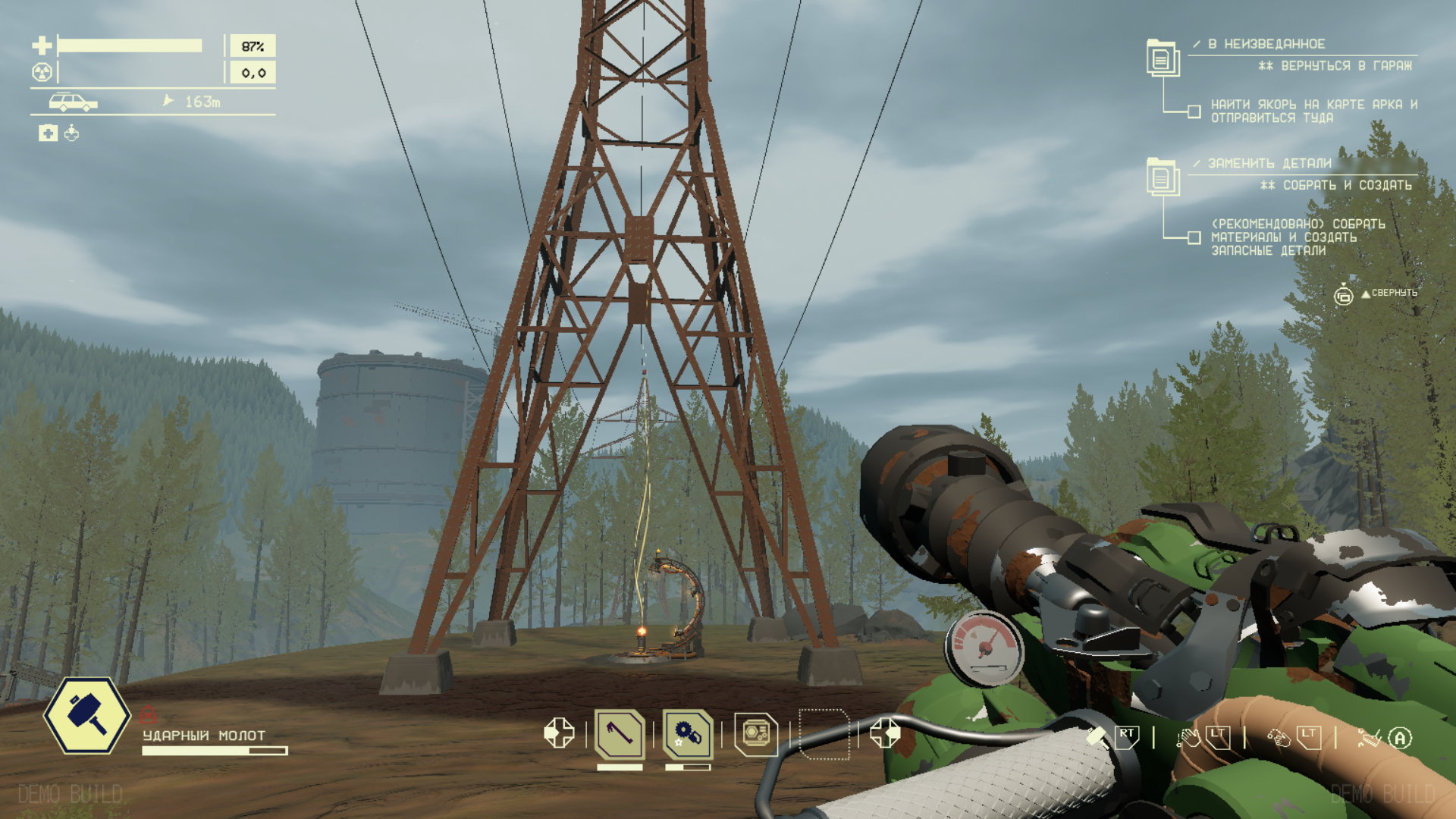Select the empty dotted hotbar slot

click(824, 734)
